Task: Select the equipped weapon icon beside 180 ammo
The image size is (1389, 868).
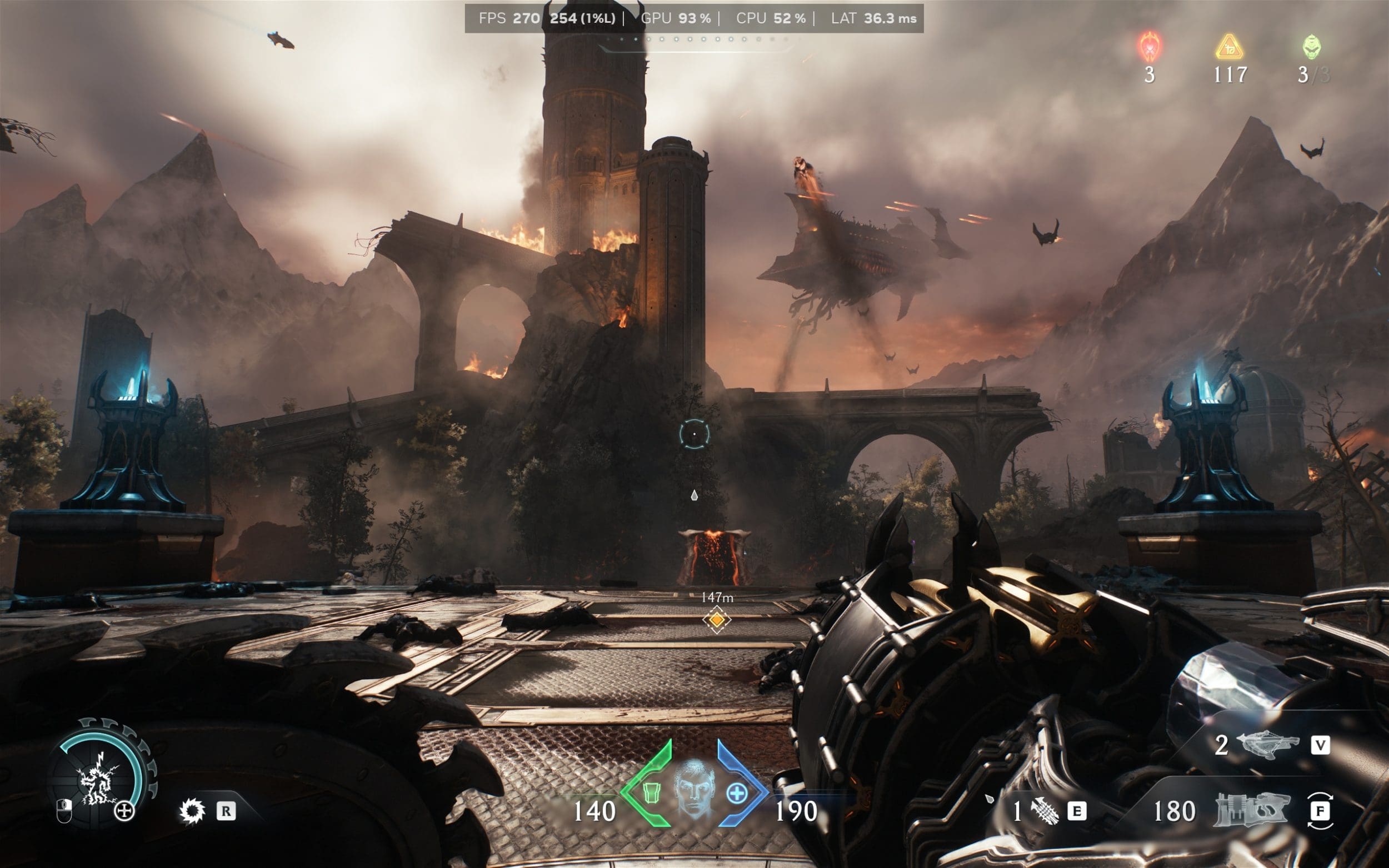Action: coord(1252,811)
